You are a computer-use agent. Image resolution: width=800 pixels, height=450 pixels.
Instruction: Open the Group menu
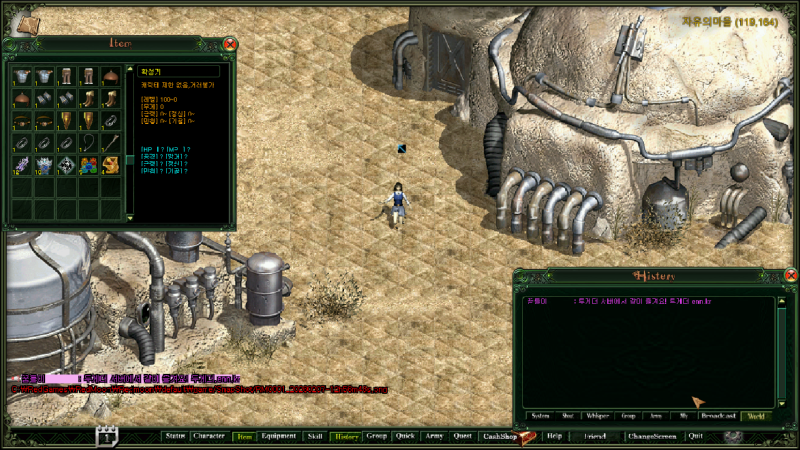tap(377, 437)
